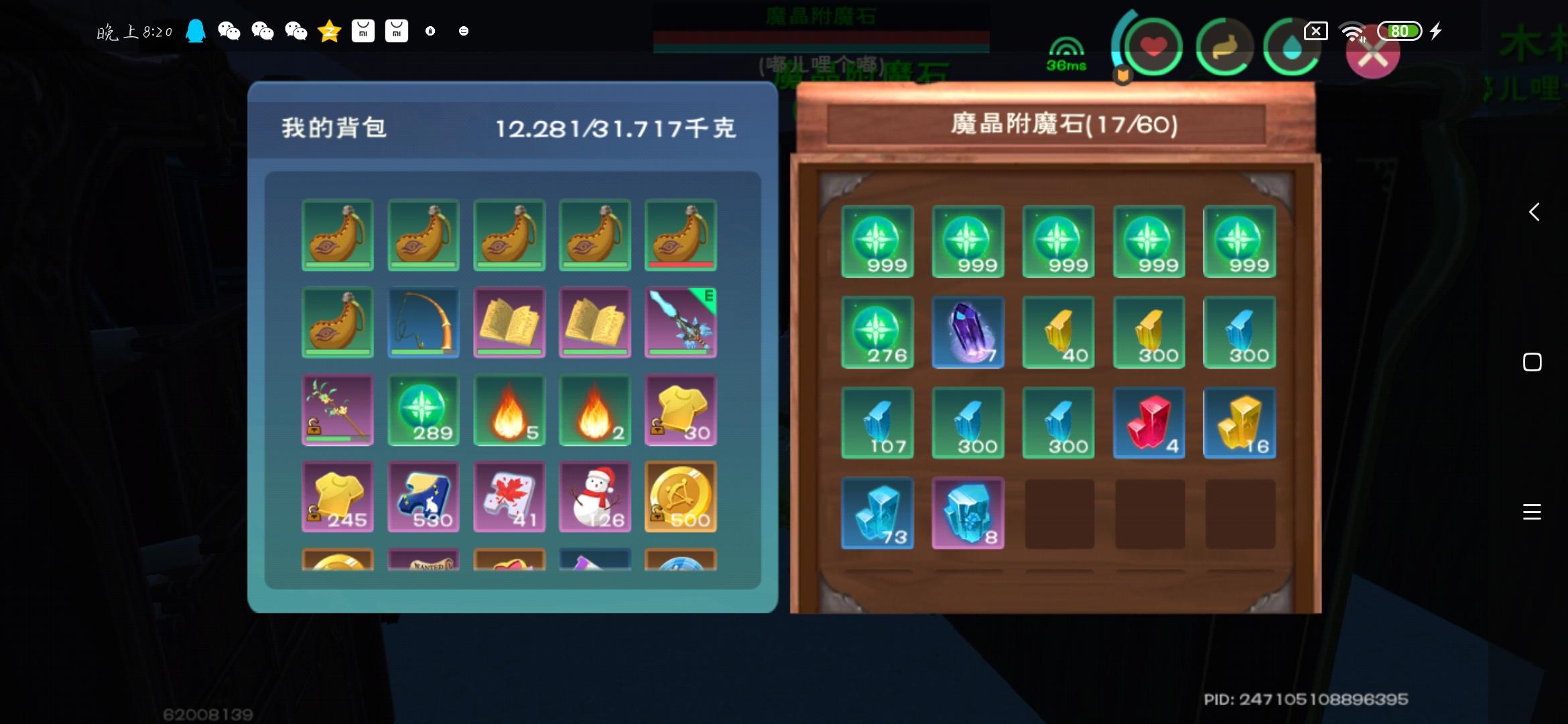Open the hamburger menu on the right side
This screenshot has width=1568, height=724.
(x=1532, y=511)
